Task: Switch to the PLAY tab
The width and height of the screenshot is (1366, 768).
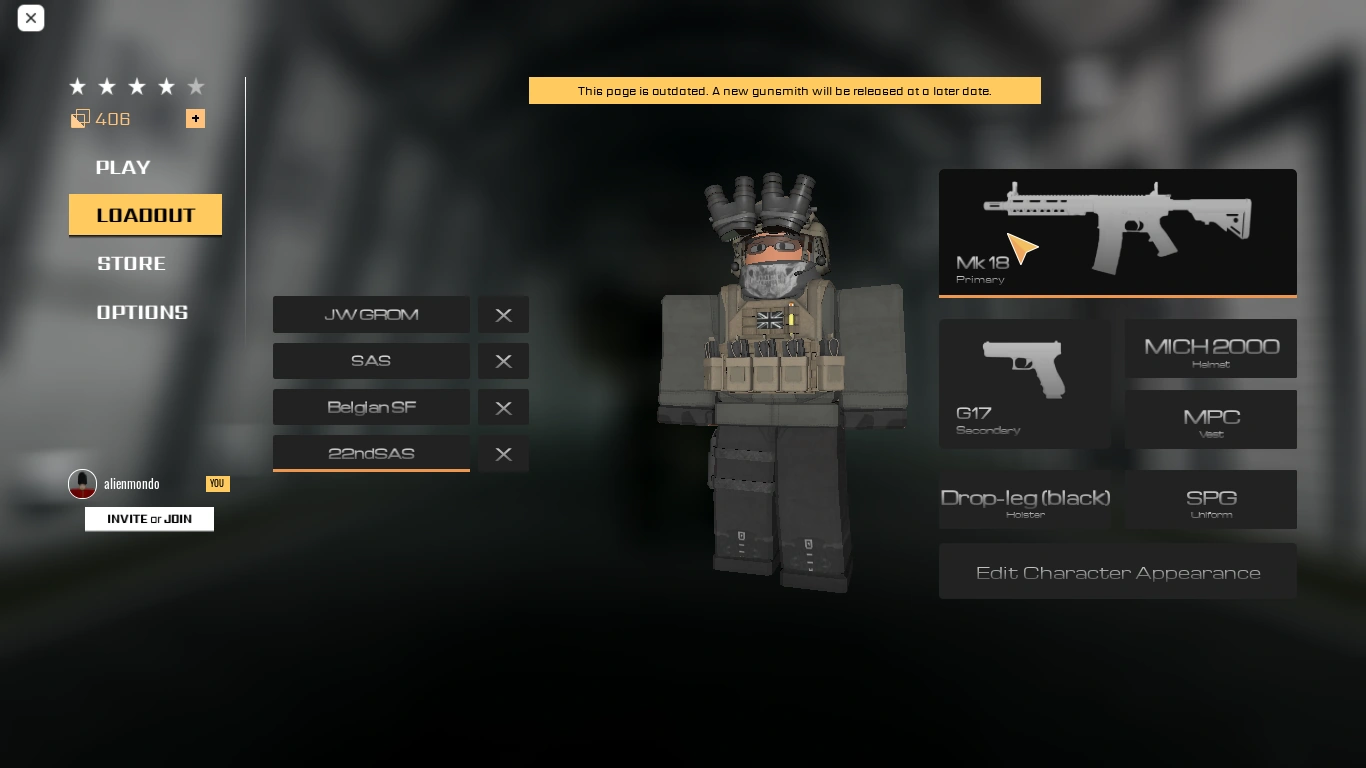Action: coord(122,167)
